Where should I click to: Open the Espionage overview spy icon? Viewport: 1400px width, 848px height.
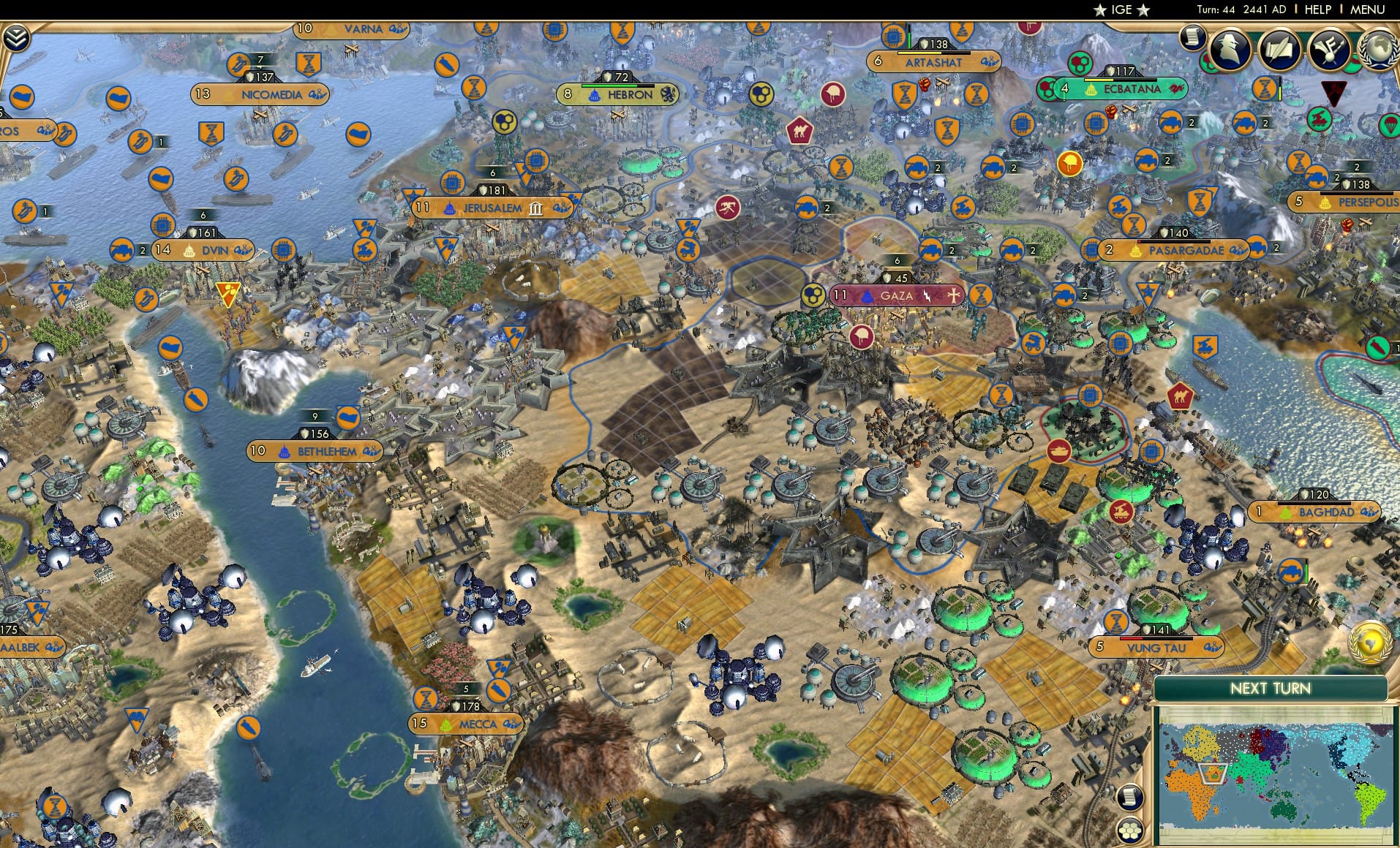(1230, 50)
